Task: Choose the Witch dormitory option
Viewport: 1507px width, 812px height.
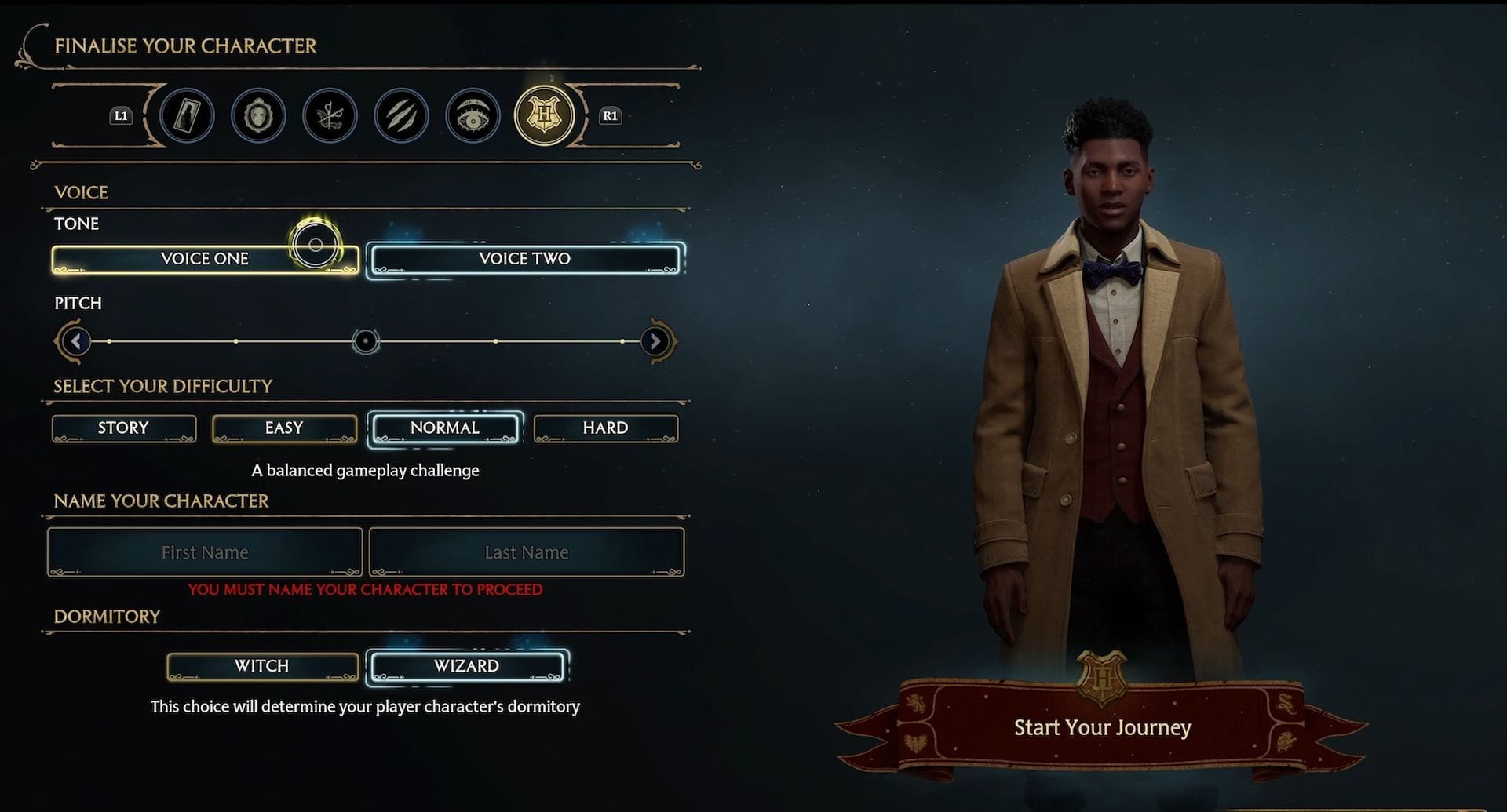Action: pos(261,666)
